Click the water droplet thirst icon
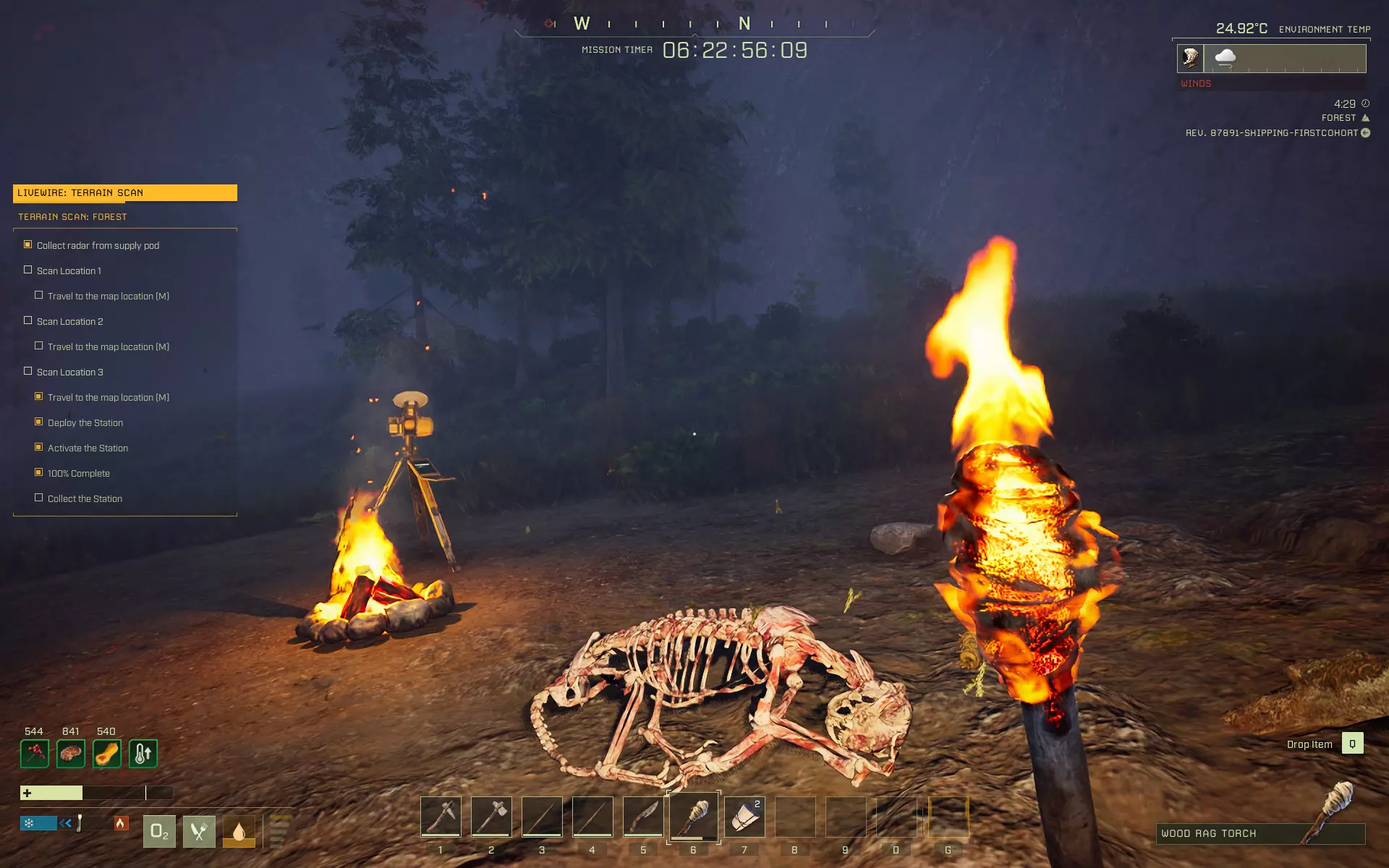Screen dimensions: 1389x868 click(239, 832)
